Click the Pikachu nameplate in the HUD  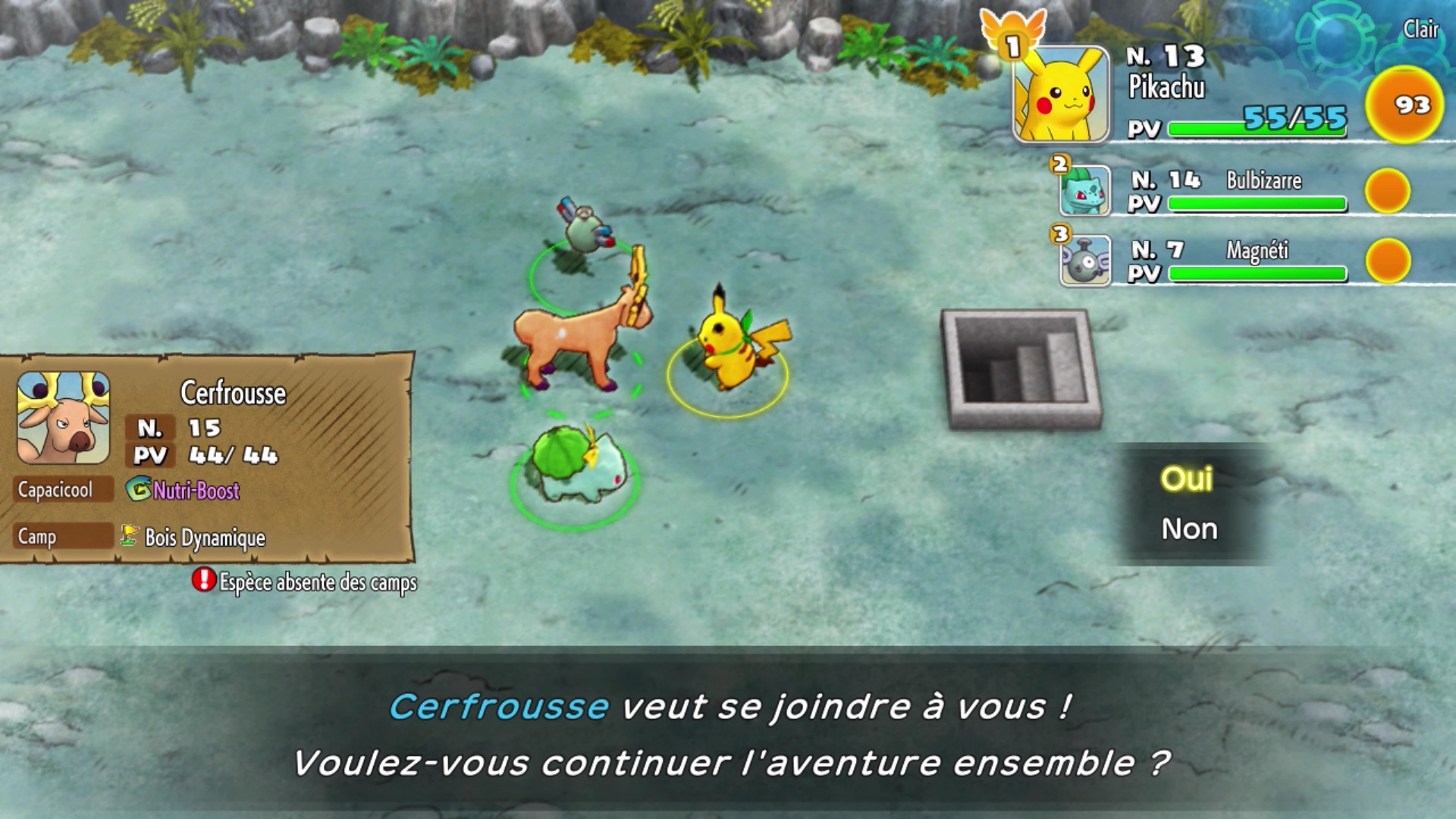pos(1166,87)
